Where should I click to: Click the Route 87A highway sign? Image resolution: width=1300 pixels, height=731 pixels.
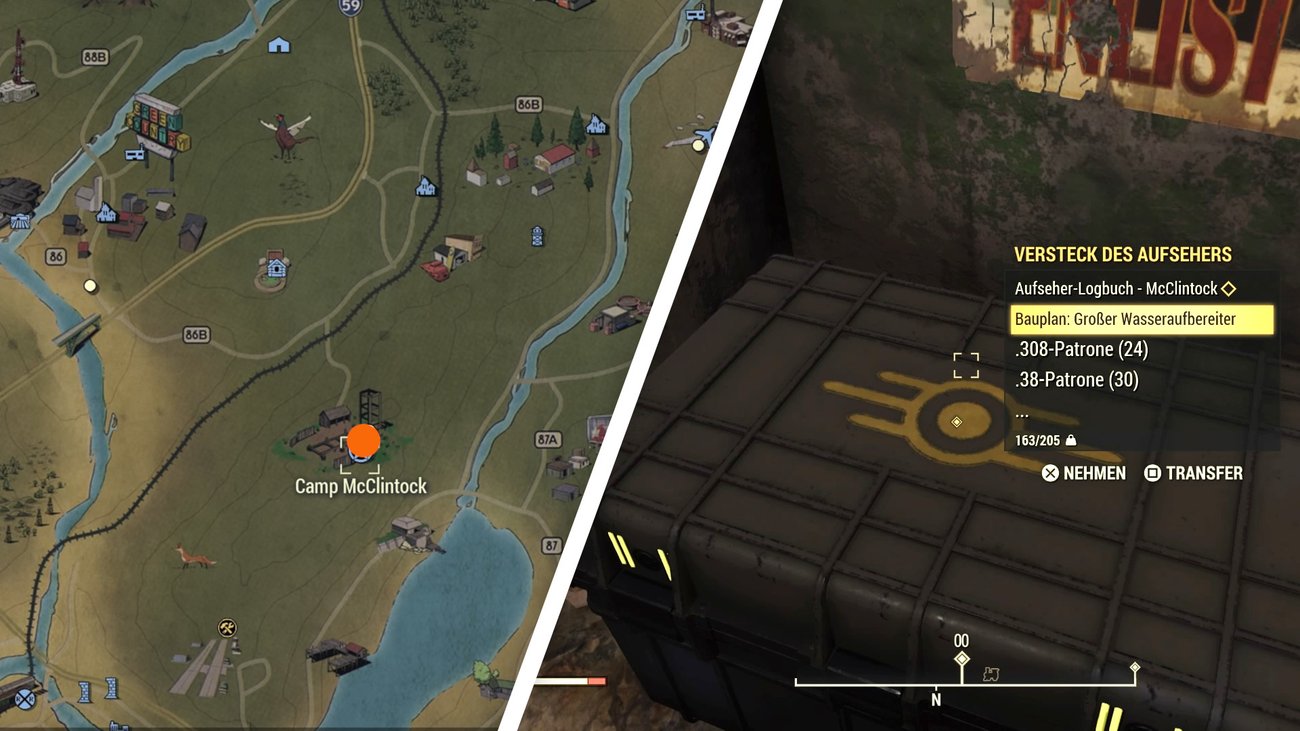coord(548,440)
